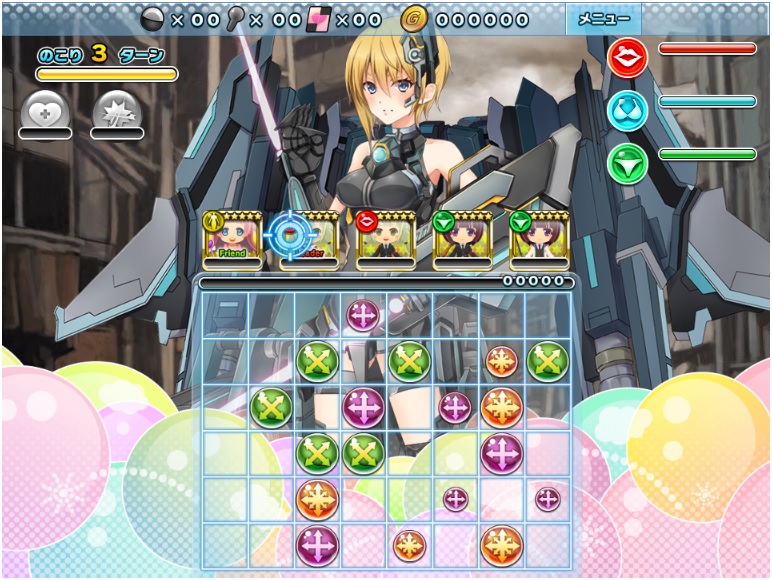Open the メニュー menu button

pos(604,19)
